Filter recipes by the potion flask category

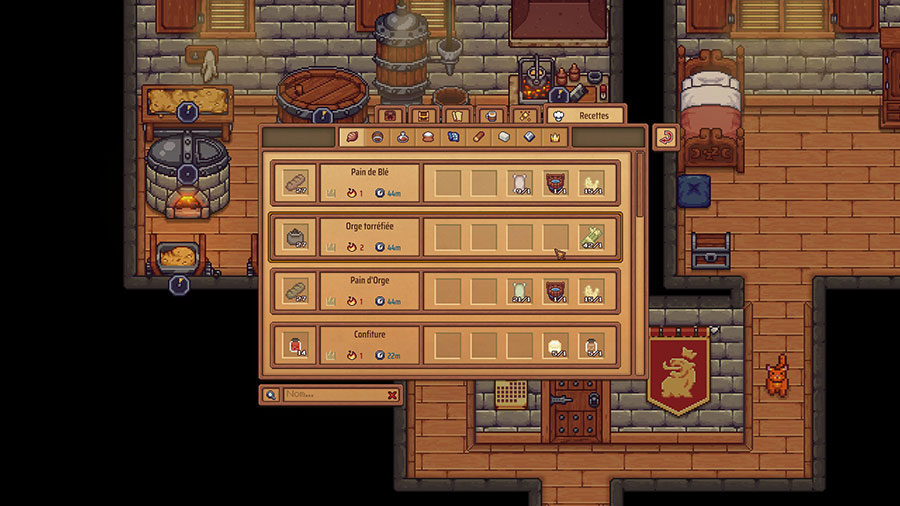pyautogui.click(x=402, y=137)
